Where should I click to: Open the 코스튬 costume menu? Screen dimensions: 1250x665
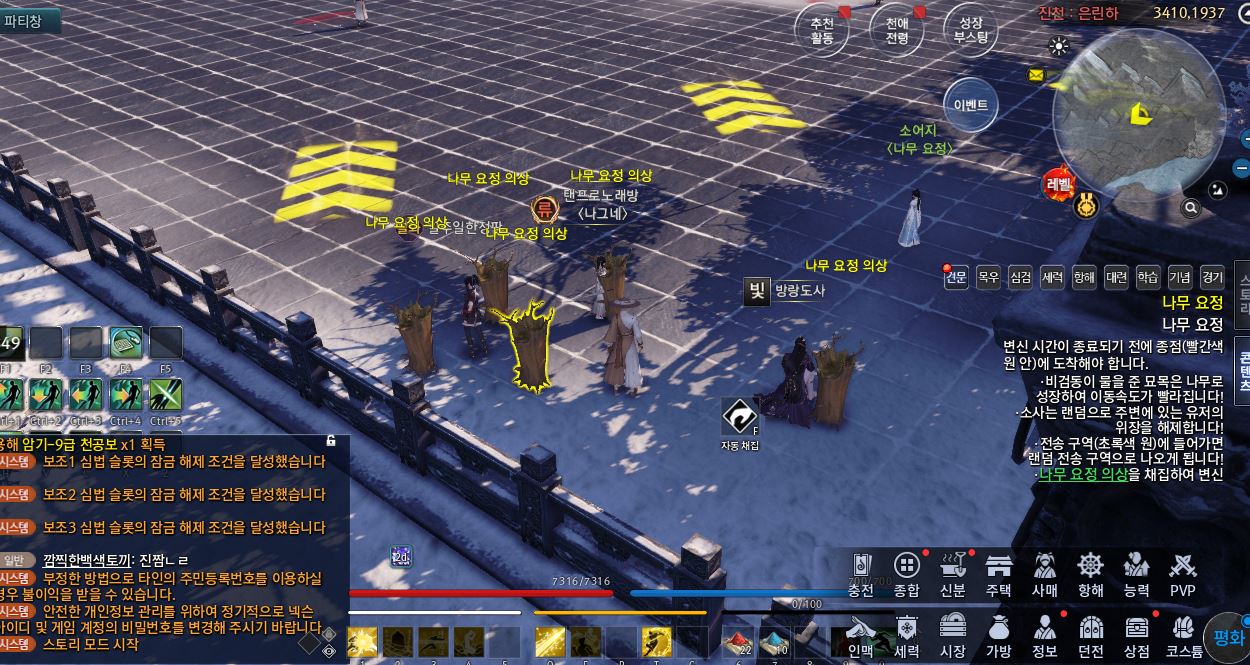[x=1184, y=635]
